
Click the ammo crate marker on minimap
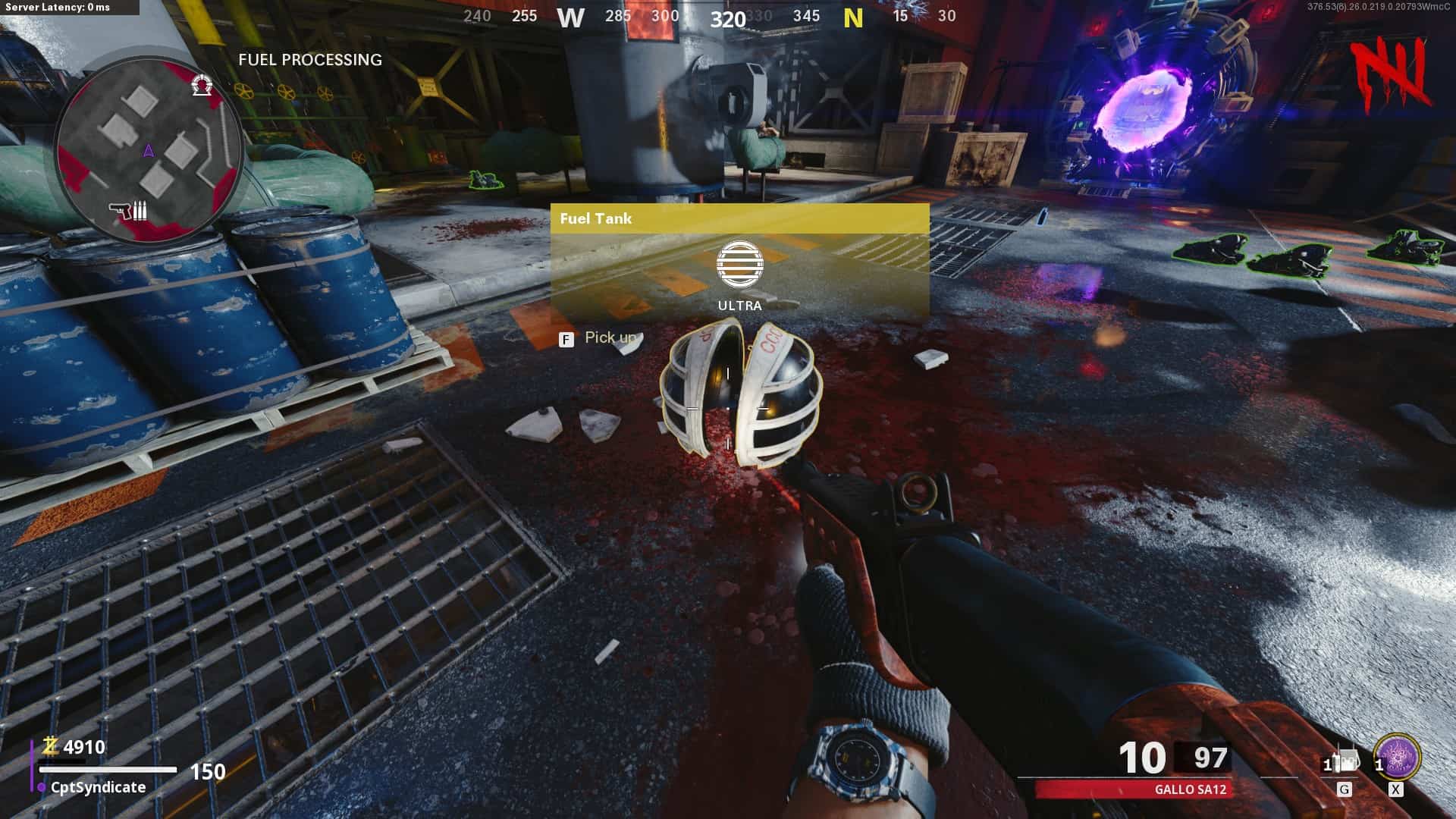pyautogui.click(x=129, y=210)
